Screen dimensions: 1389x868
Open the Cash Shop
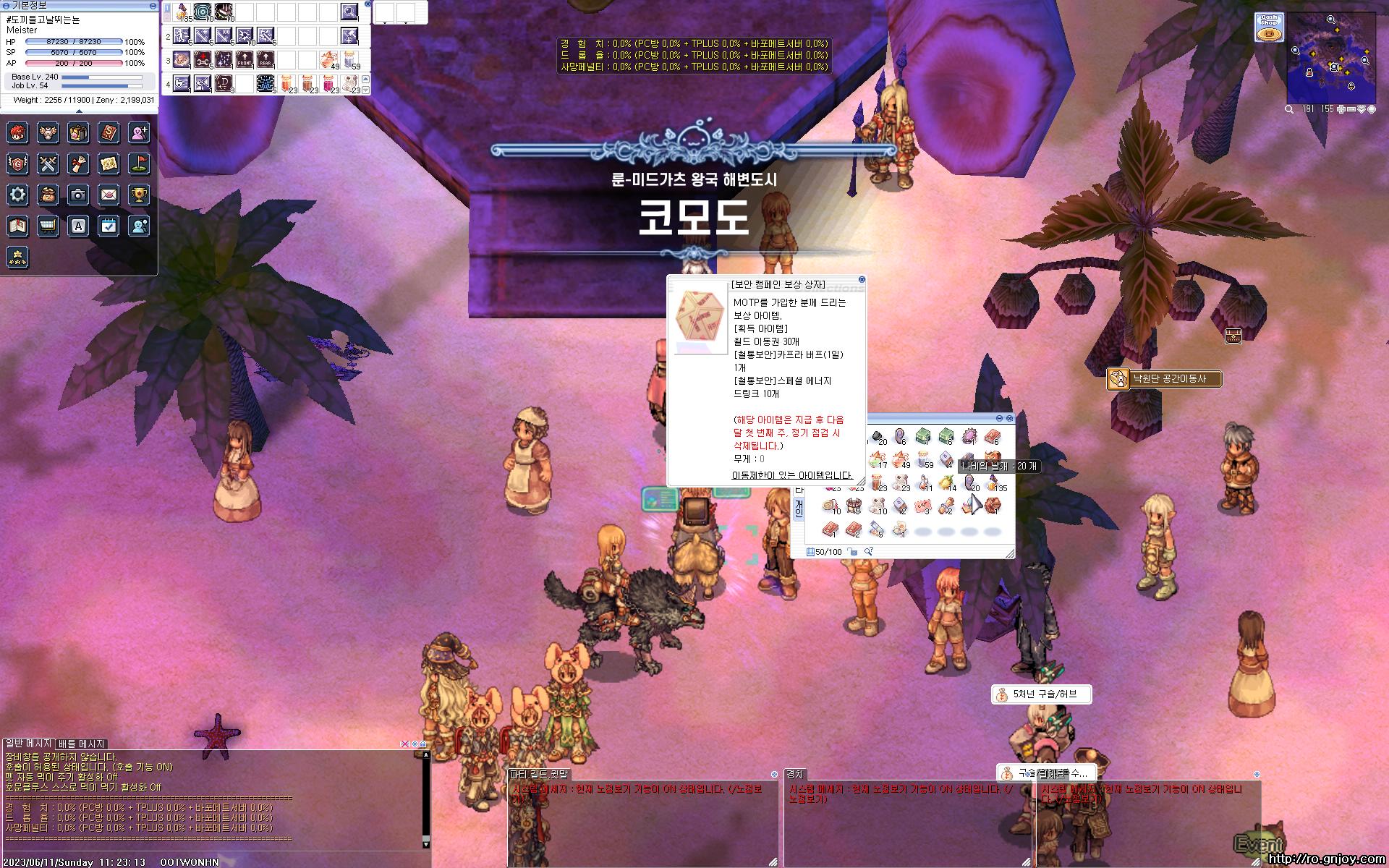pos(1269,27)
